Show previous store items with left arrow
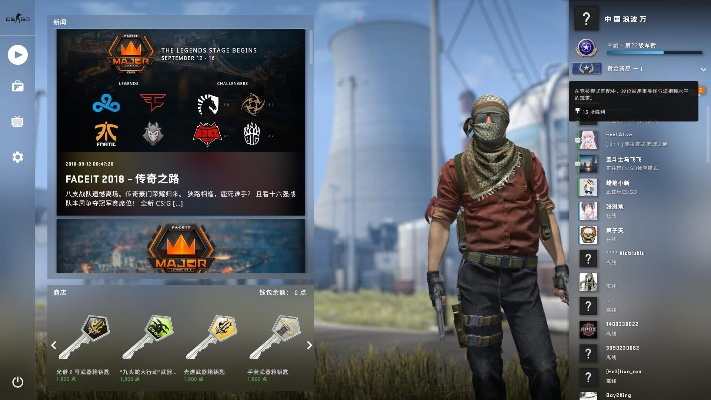 [54, 346]
